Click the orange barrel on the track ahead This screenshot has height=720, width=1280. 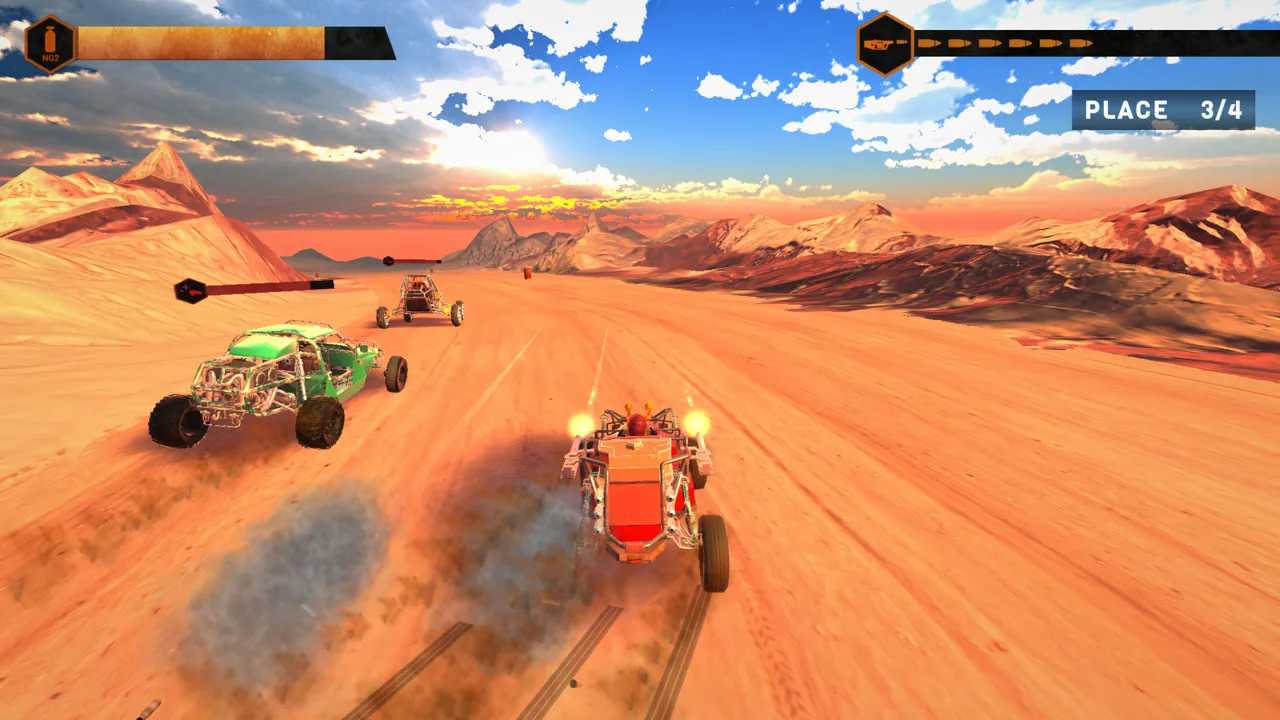click(x=527, y=274)
